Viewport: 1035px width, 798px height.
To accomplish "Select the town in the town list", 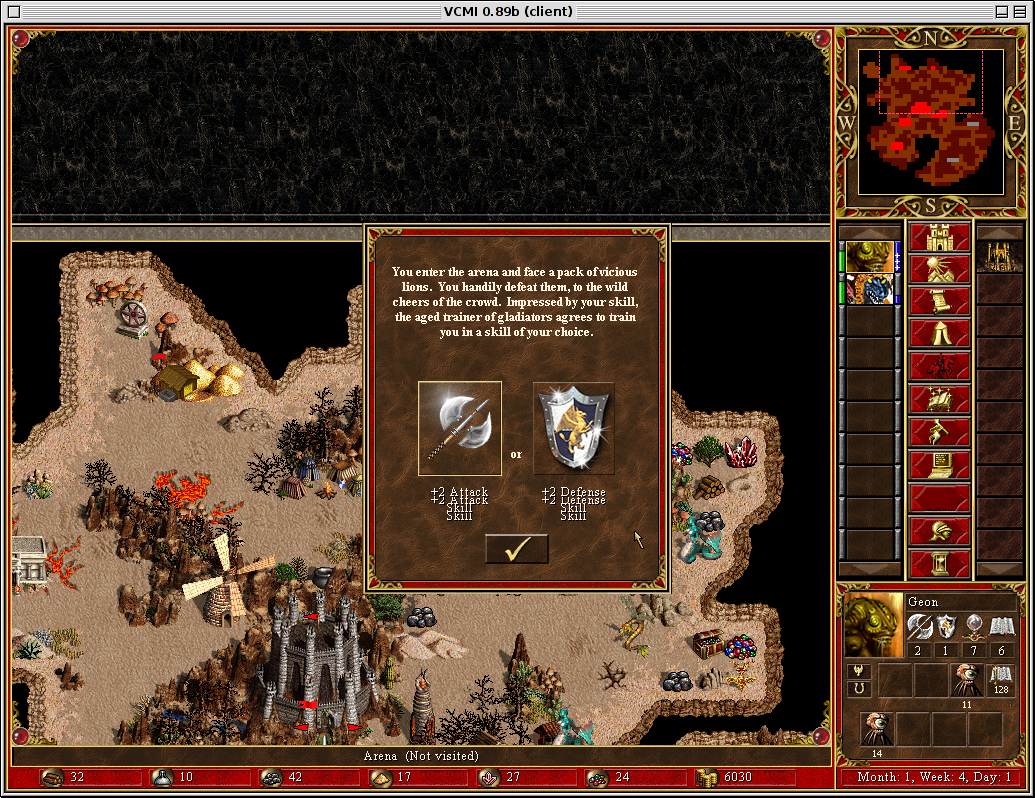I will [x=998, y=257].
